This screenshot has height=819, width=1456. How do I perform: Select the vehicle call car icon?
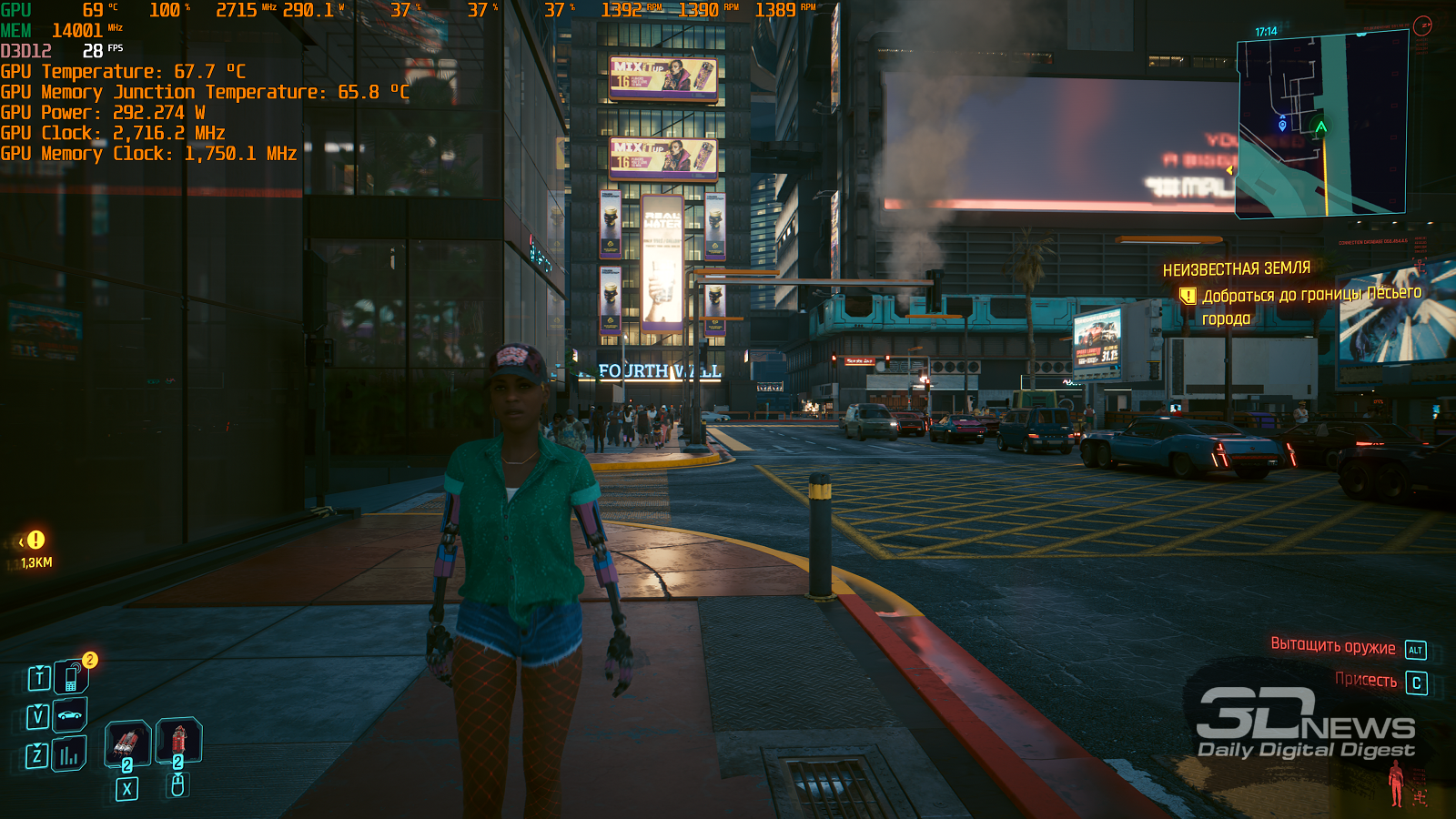[x=70, y=715]
